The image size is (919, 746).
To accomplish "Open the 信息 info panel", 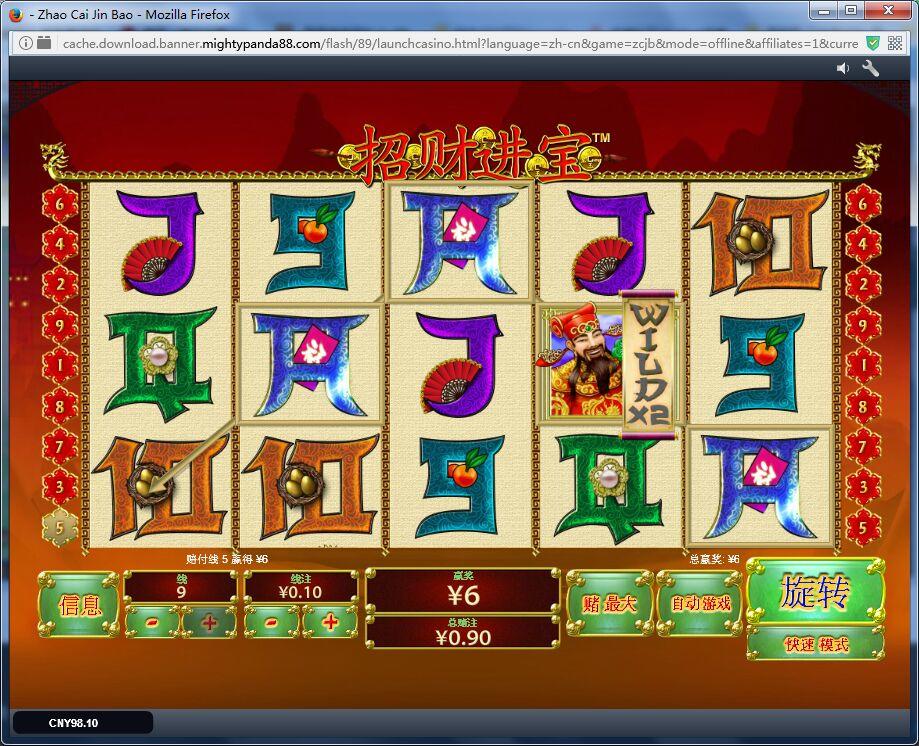I will [x=79, y=605].
